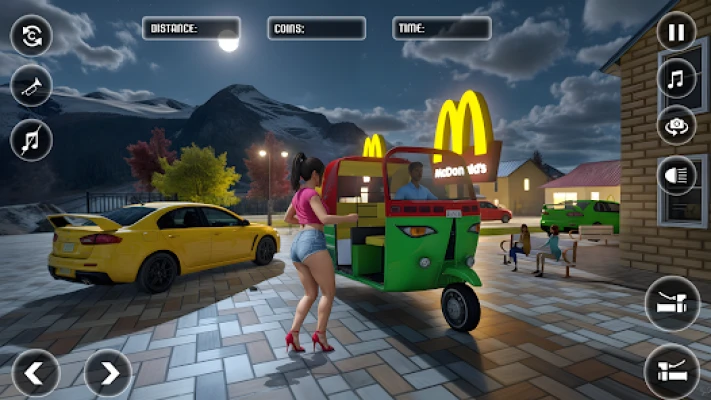Switch the camera view

[x=676, y=125]
